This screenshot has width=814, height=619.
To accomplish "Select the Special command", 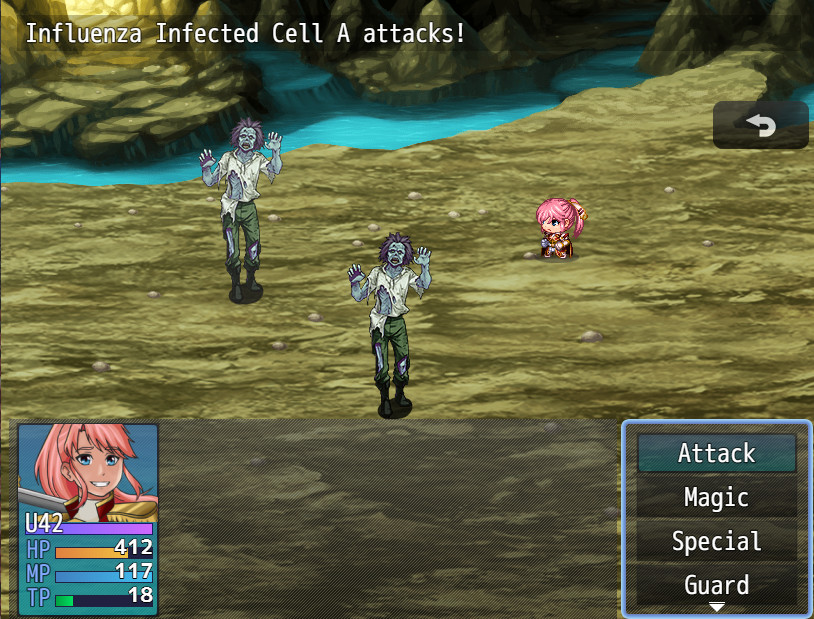I will point(716,541).
